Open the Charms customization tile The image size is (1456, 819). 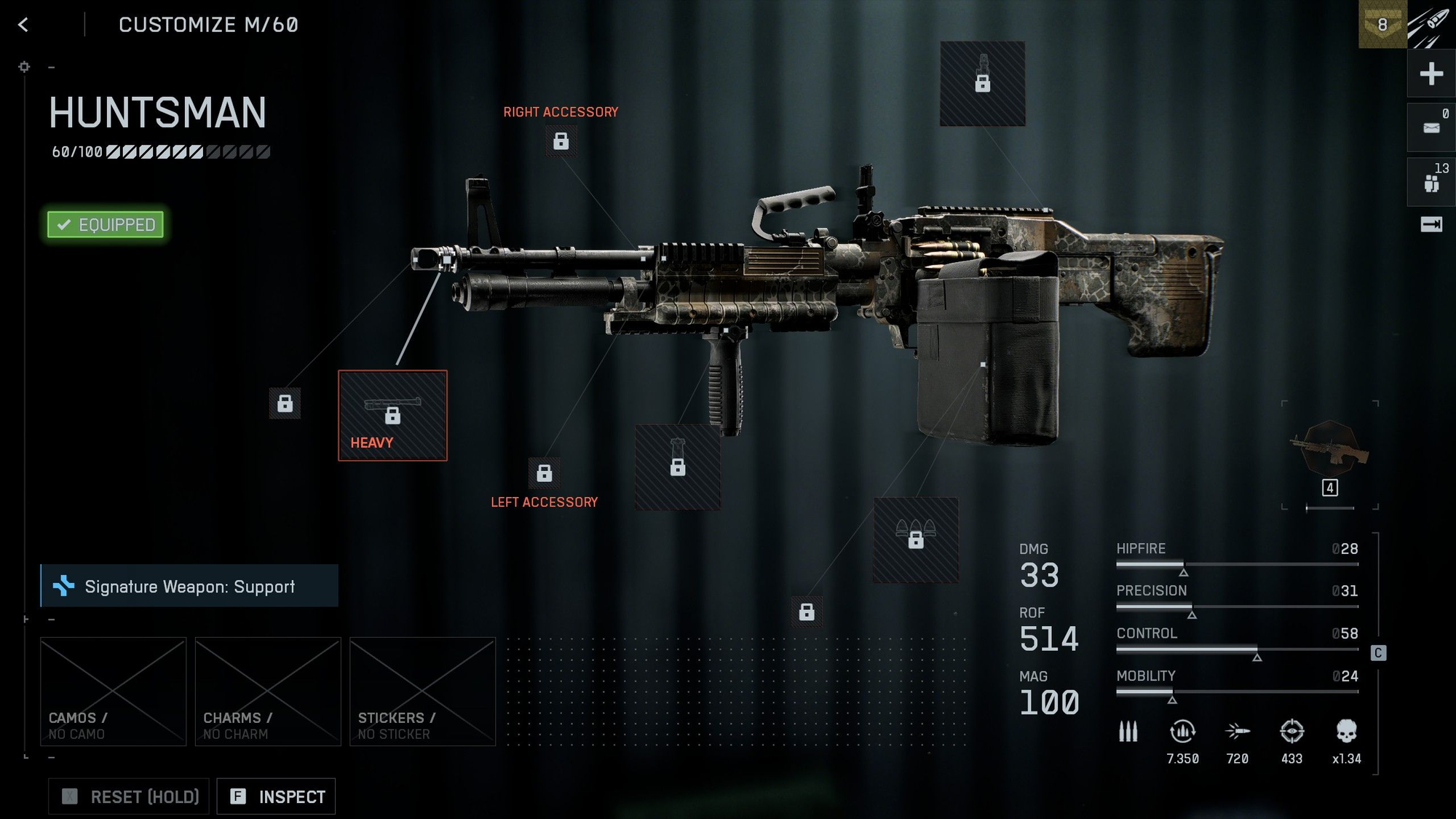pyautogui.click(x=268, y=692)
